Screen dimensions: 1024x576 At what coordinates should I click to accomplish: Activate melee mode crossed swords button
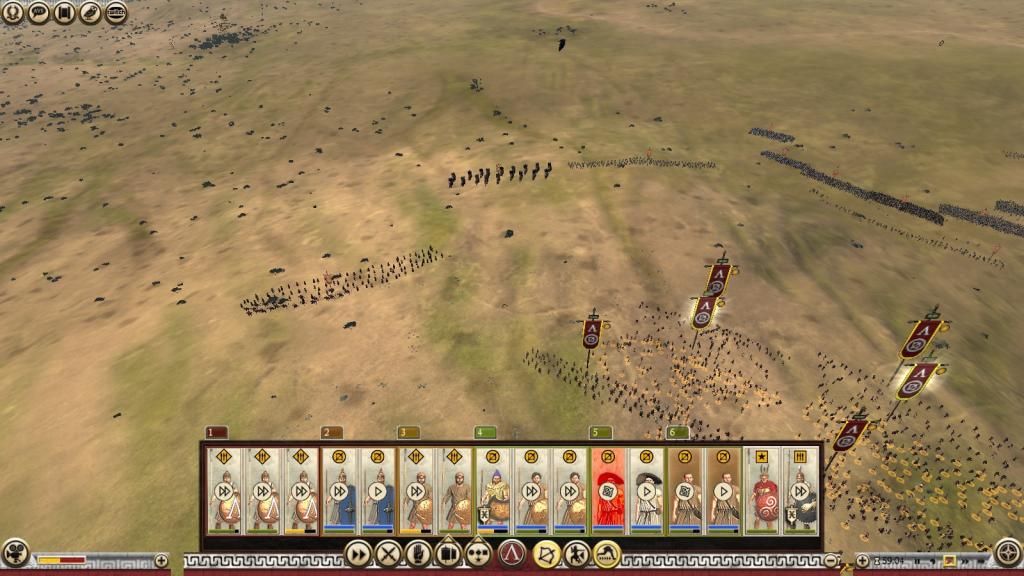[x=388, y=552]
